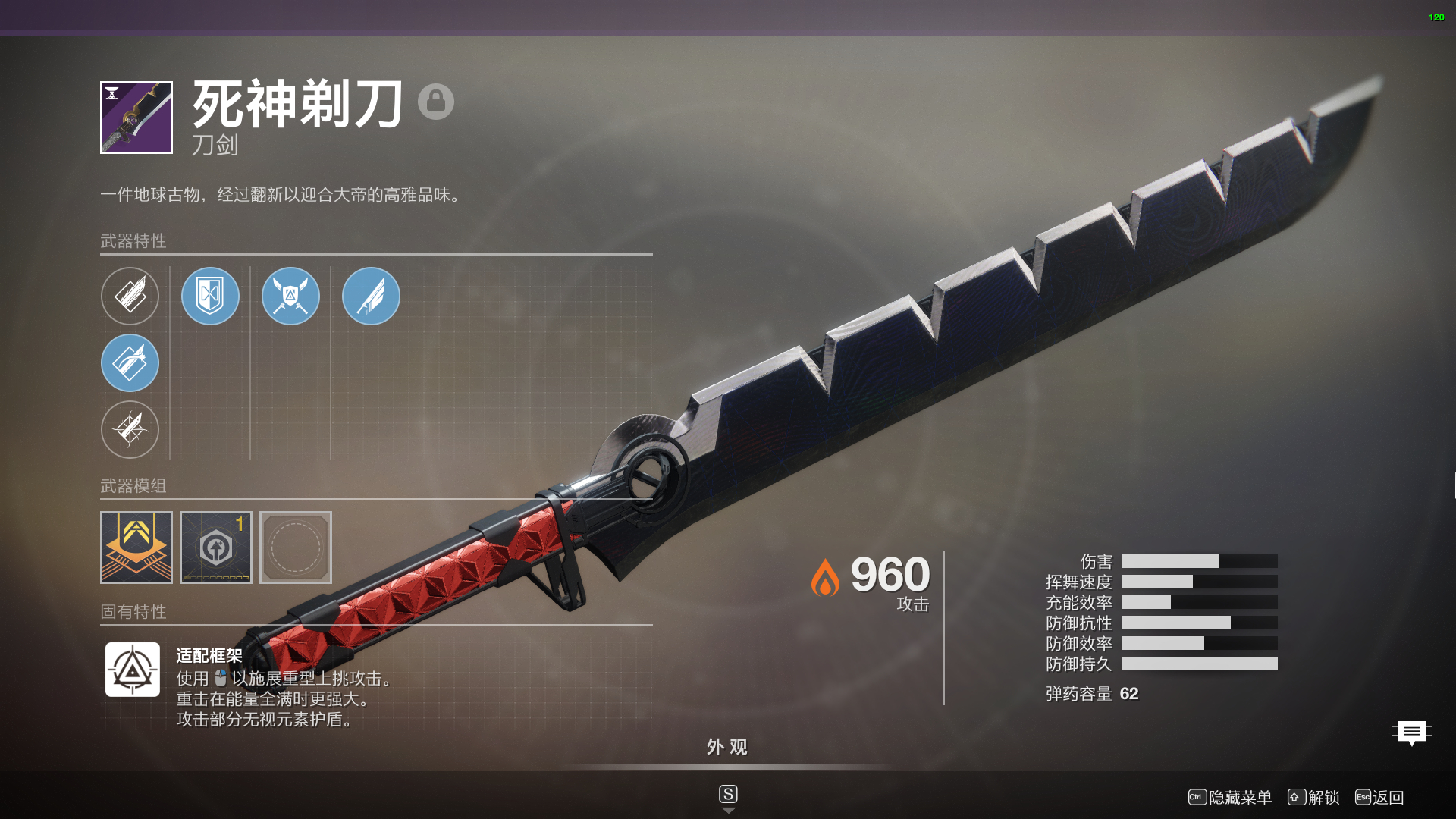
Task: Open the chat speech bubble icon
Action: (1411, 732)
